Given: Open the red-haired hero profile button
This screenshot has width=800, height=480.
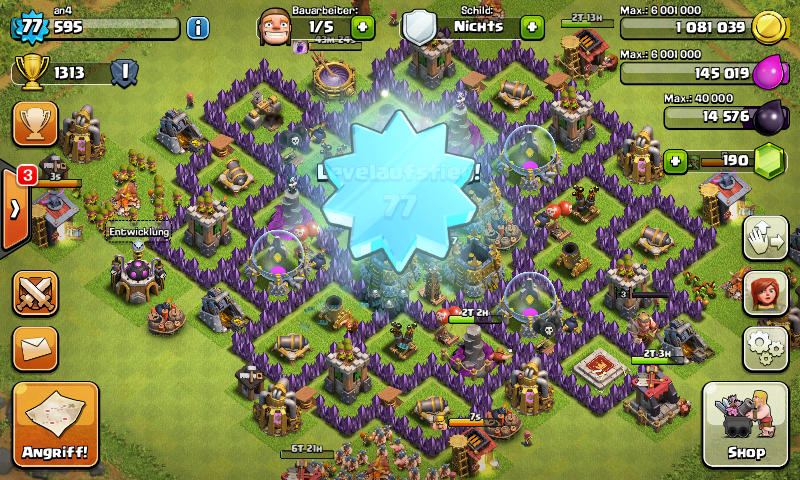Looking at the screenshot, I should (x=765, y=293).
